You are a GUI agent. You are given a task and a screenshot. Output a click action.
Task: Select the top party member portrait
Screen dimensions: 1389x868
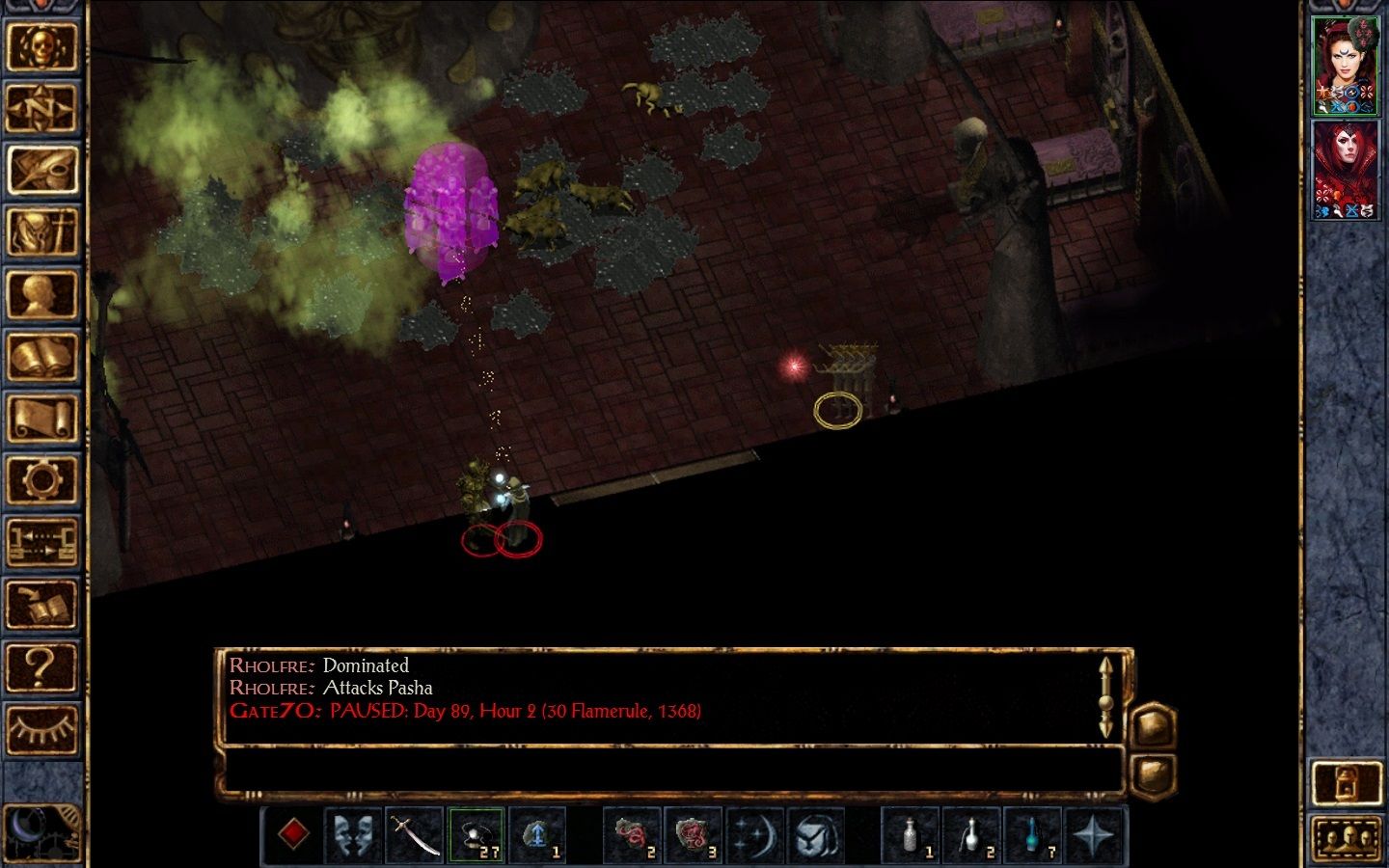[x=1348, y=63]
